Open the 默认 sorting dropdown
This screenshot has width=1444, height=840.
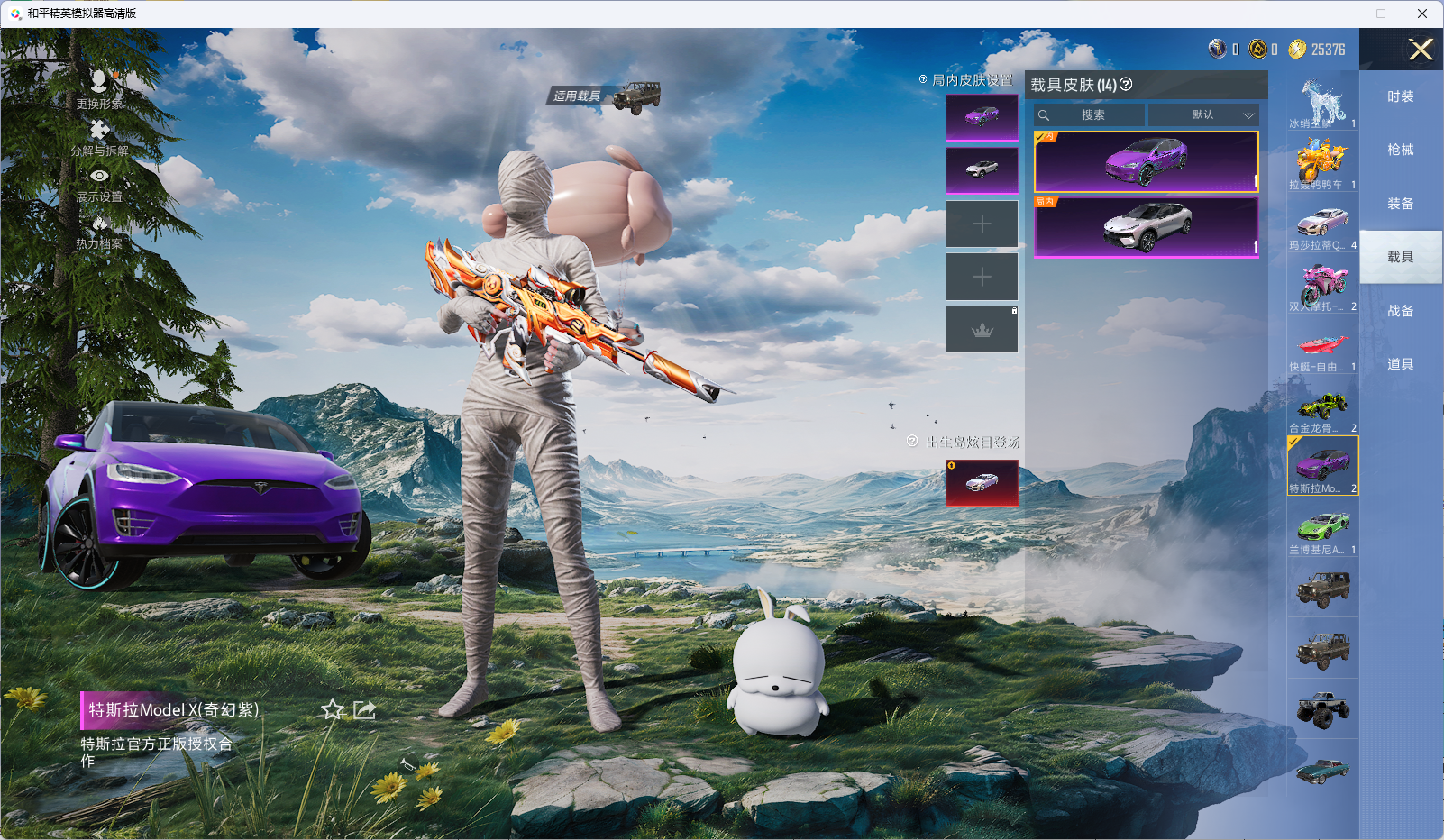click(1203, 115)
